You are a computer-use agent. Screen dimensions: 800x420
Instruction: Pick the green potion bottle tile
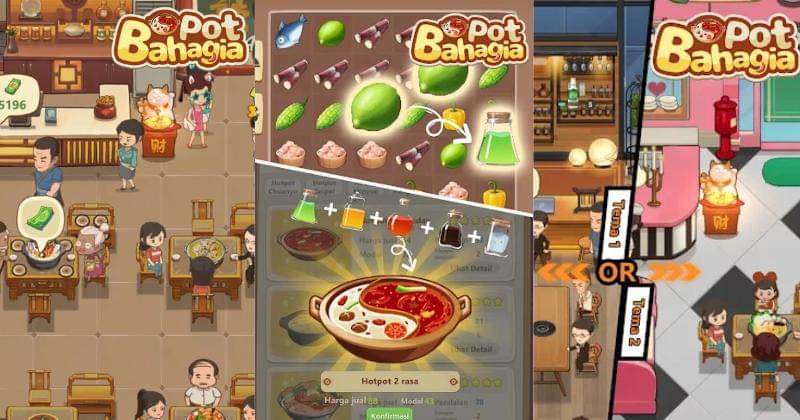point(496,139)
